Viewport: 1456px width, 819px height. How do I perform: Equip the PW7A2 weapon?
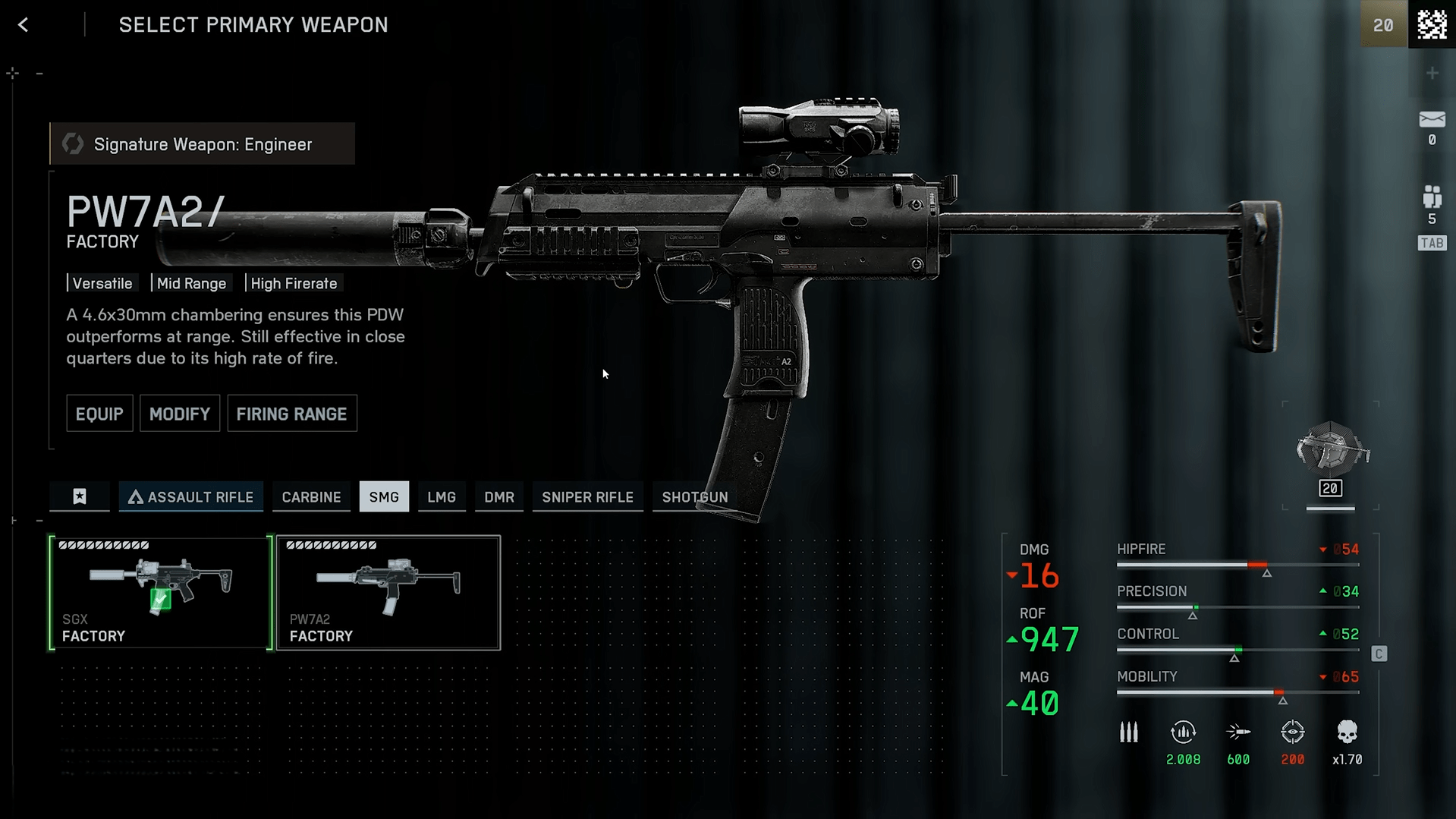(99, 414)
